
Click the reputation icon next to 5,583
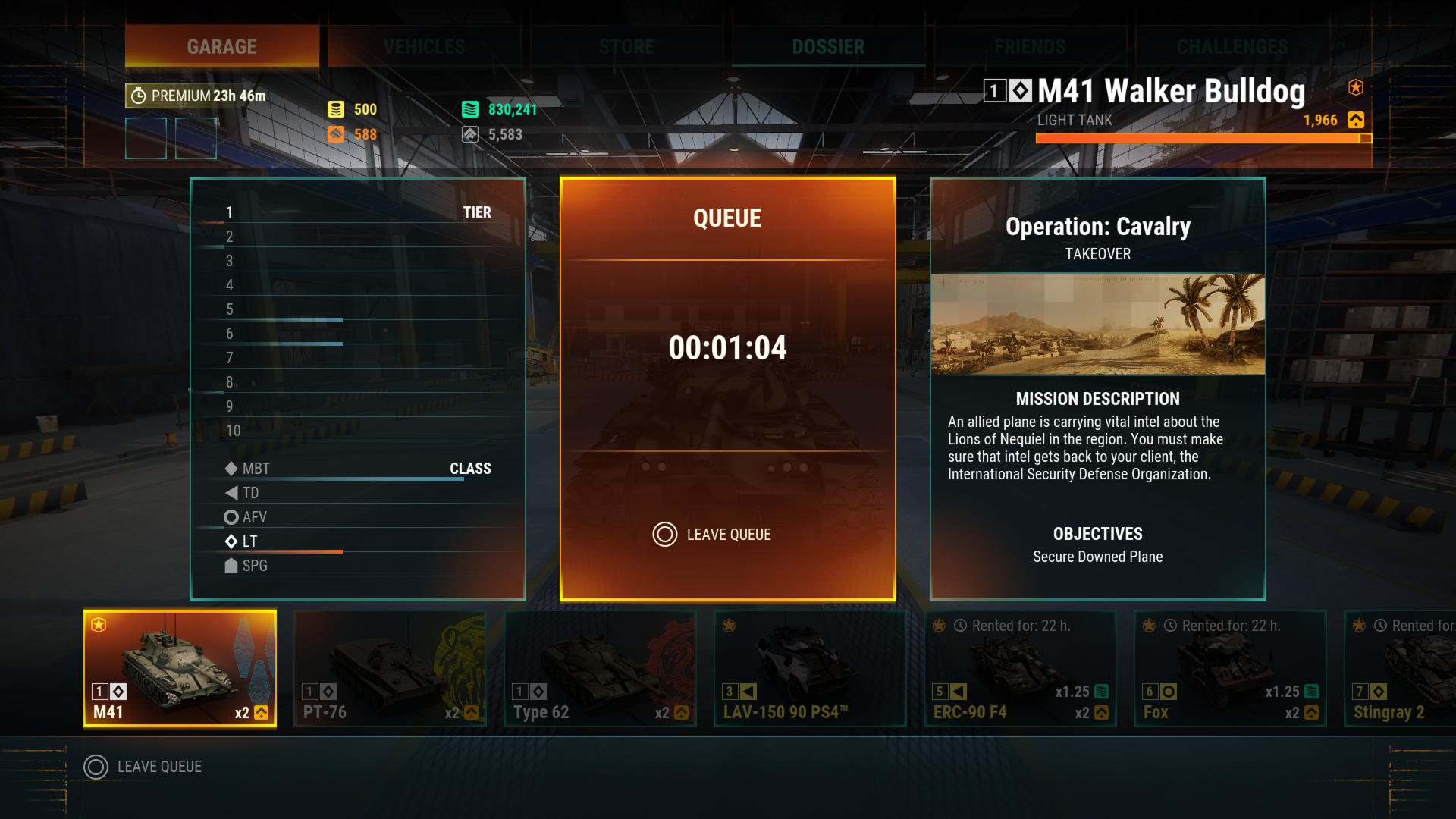coord(470,133)
